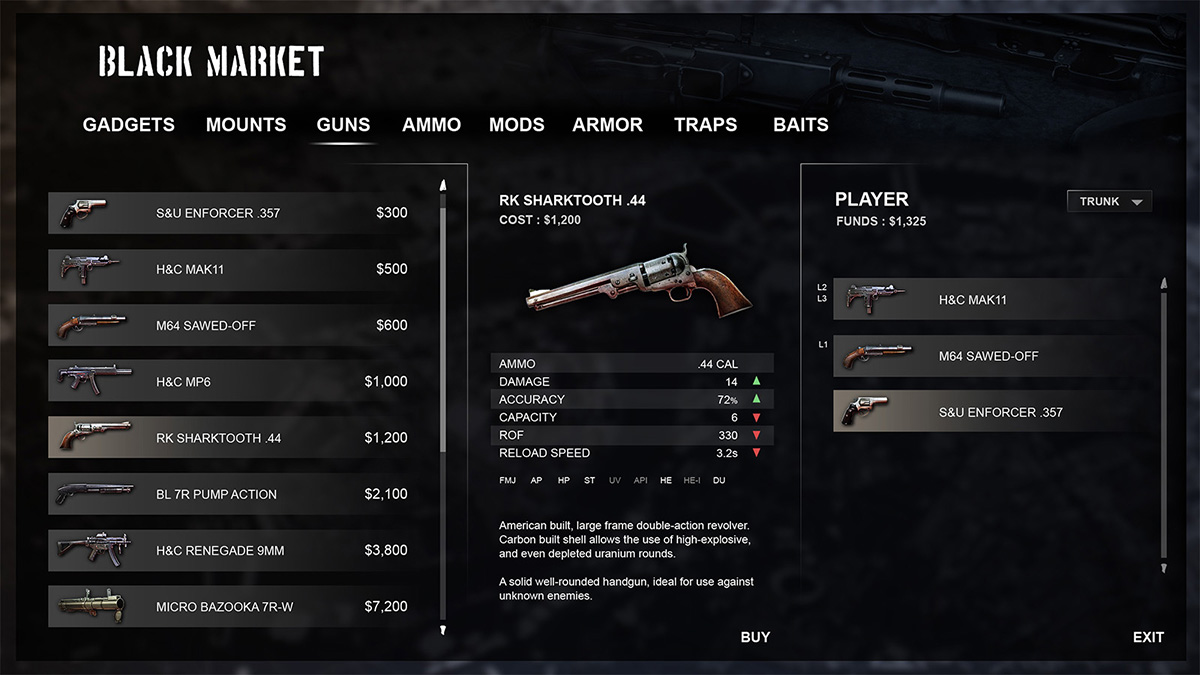Switch to the Gadgets tab
This screenshot has height=675, width=1200.
128,125
